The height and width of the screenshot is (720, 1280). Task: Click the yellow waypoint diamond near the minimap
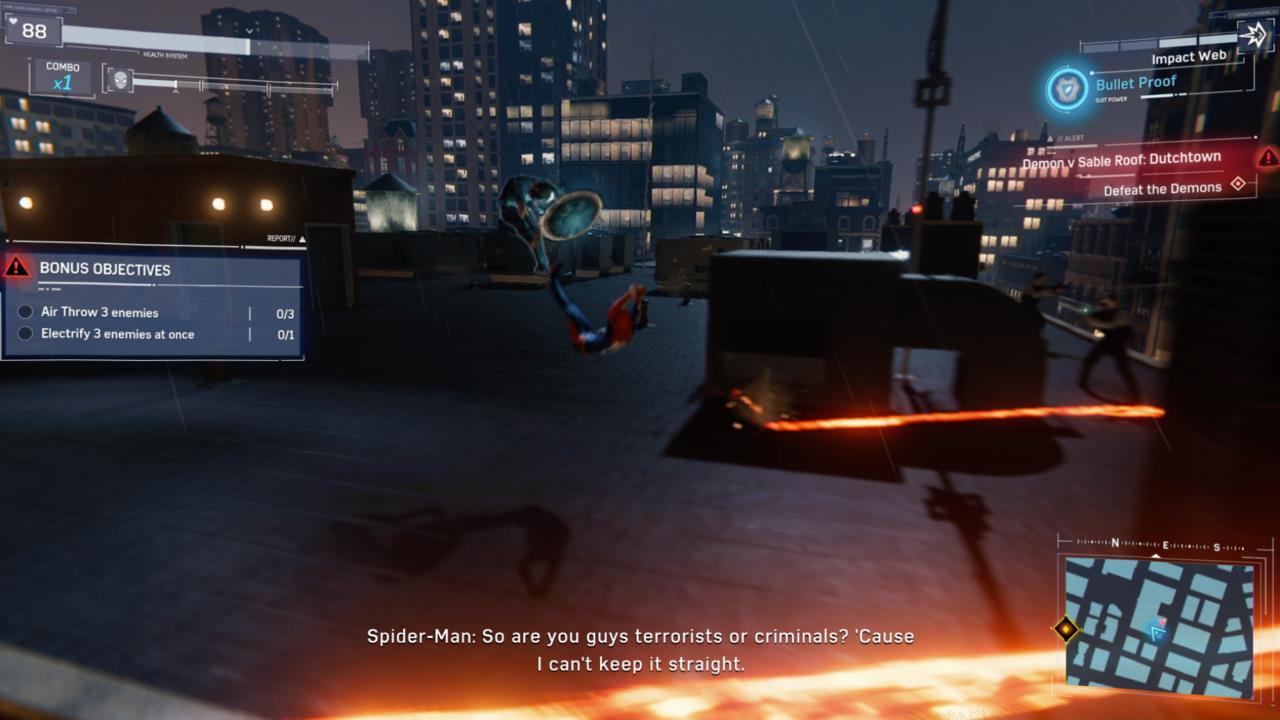click(1065, 629)
